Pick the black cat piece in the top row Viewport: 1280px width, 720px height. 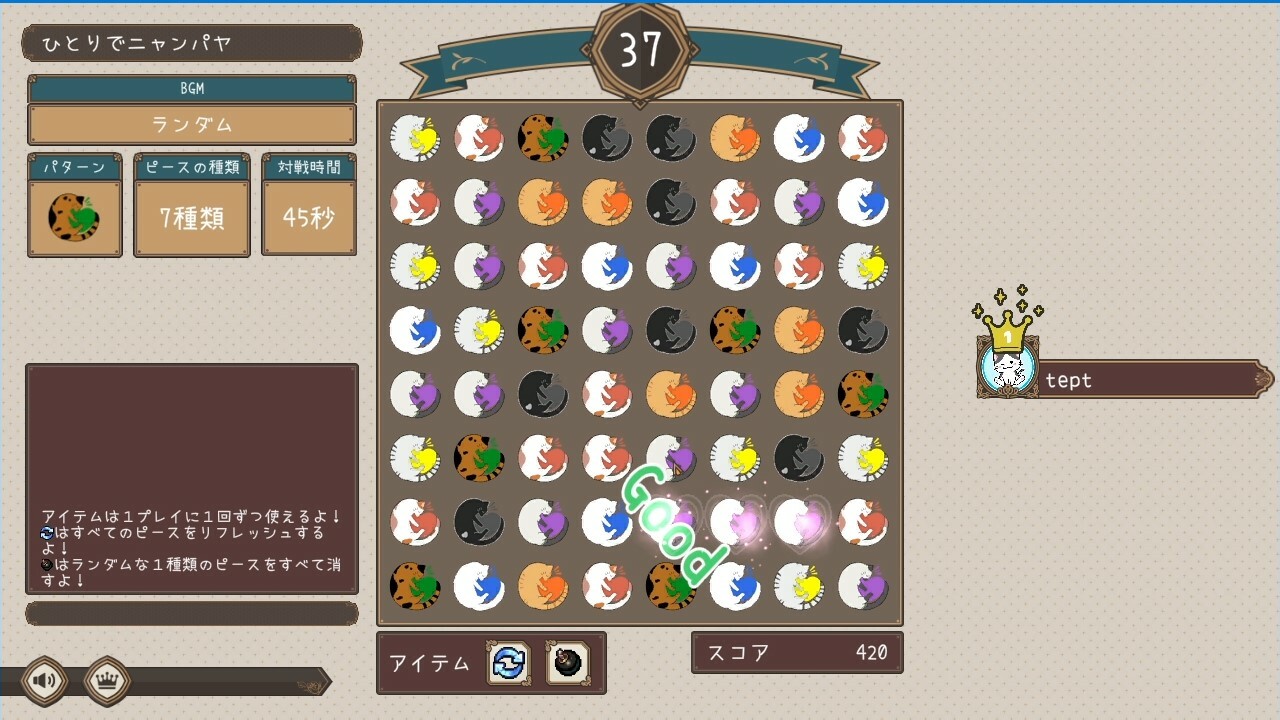[x=607, y=138]
